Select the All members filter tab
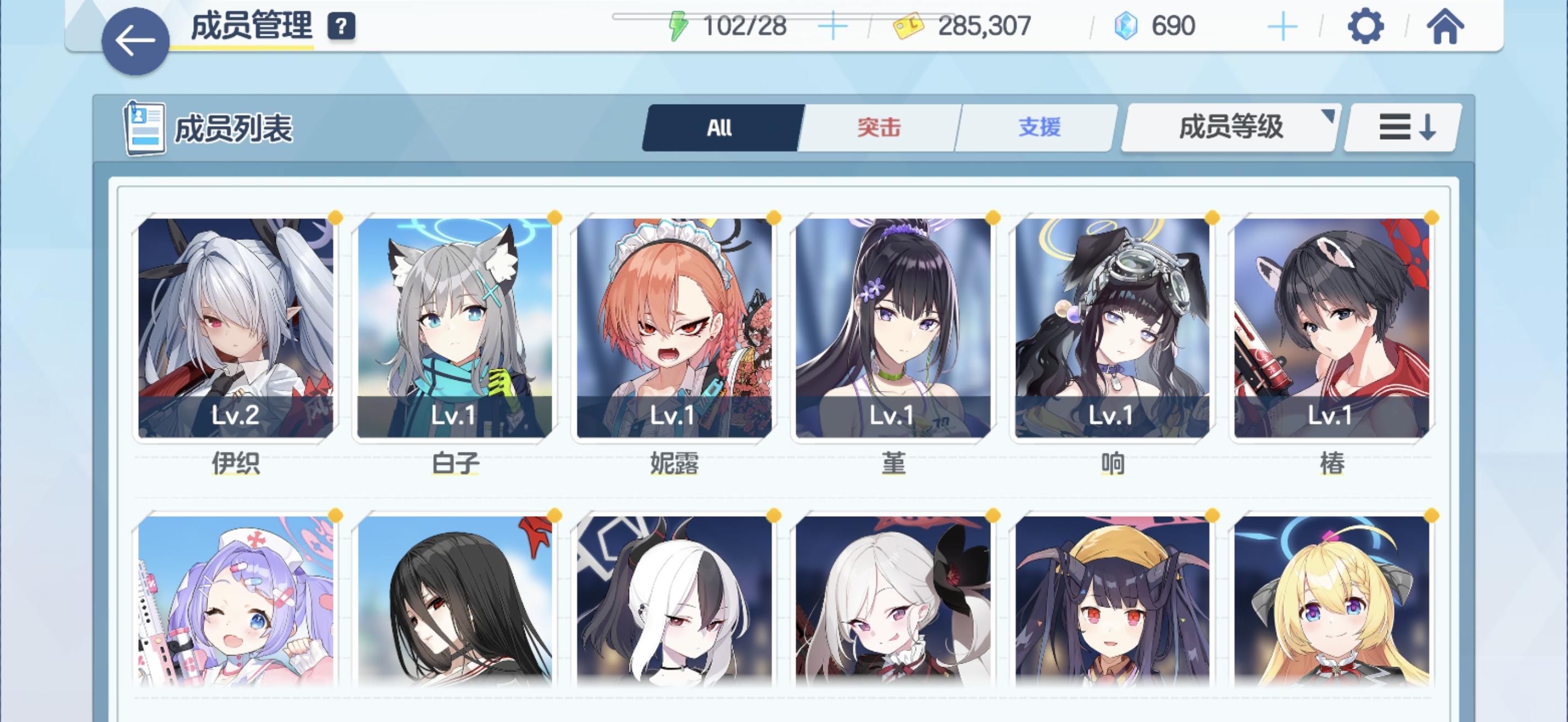This screenshot has width=1568, height=722. (x=718, y=128)
